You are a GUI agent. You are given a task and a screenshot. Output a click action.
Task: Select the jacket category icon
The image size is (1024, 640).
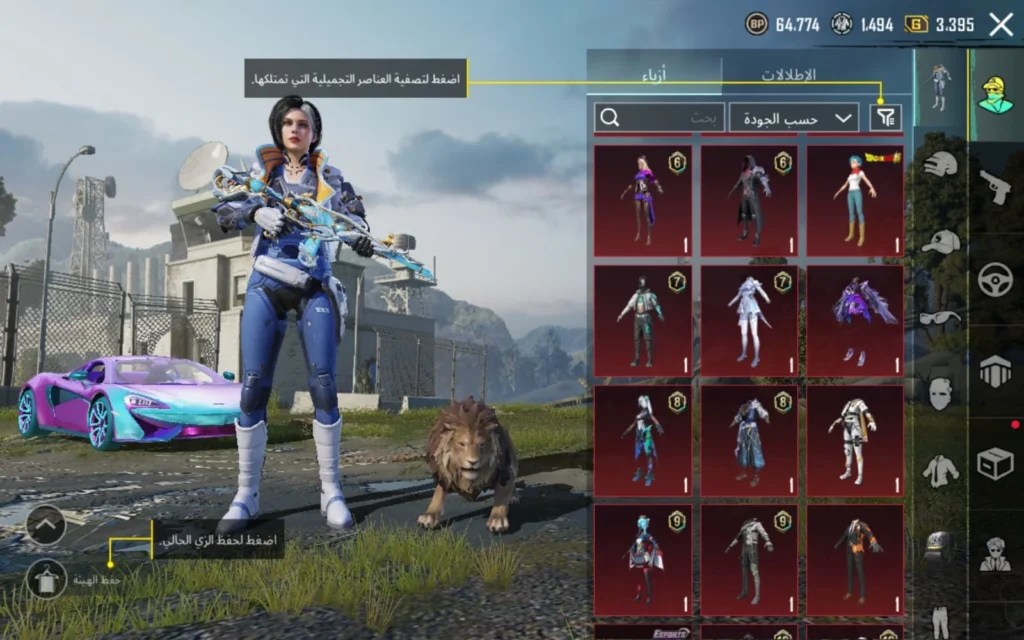click(940, 470)
